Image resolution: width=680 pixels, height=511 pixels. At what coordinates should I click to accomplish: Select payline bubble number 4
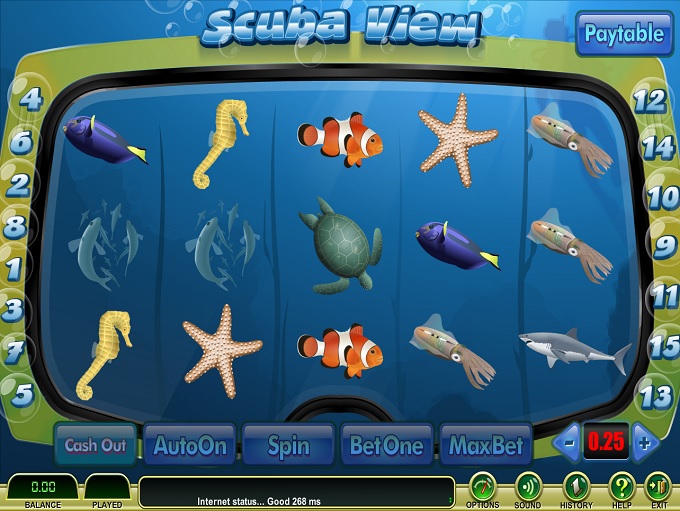[x=31, y=98]
